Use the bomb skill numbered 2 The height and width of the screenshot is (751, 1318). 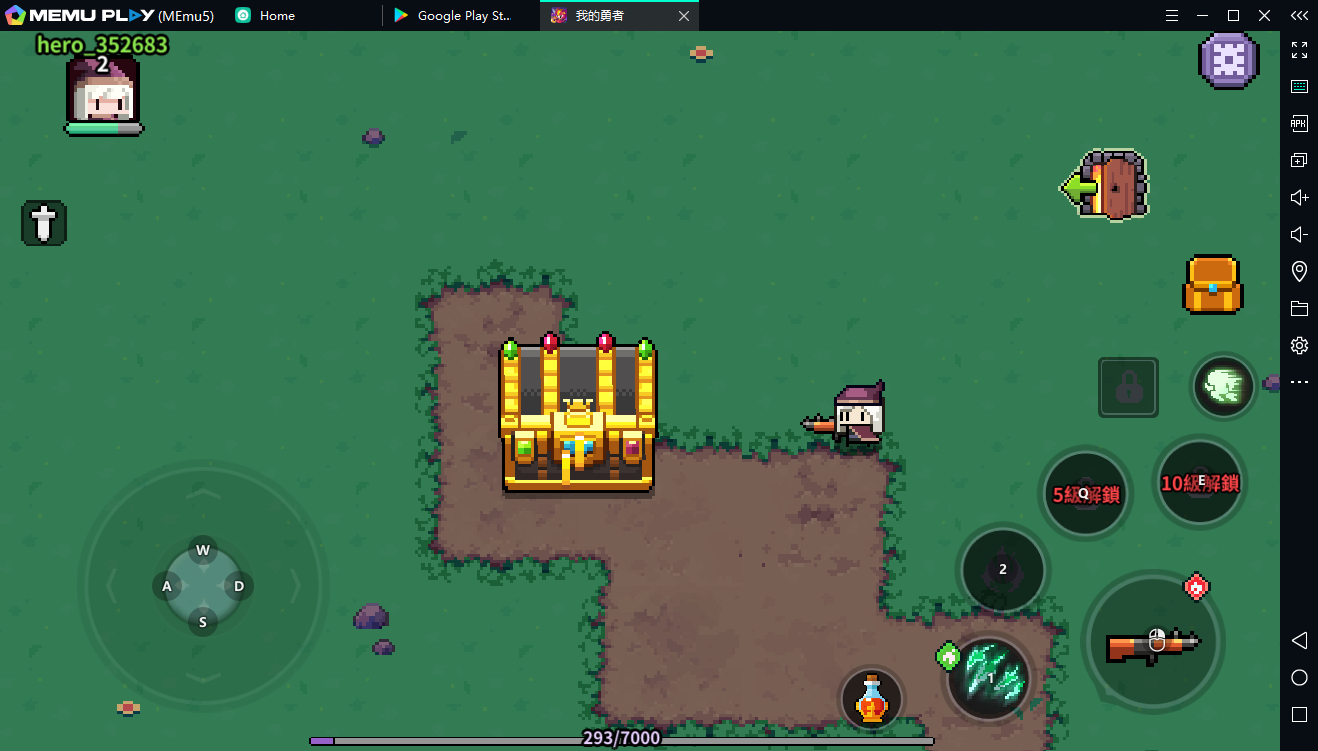1002,570
